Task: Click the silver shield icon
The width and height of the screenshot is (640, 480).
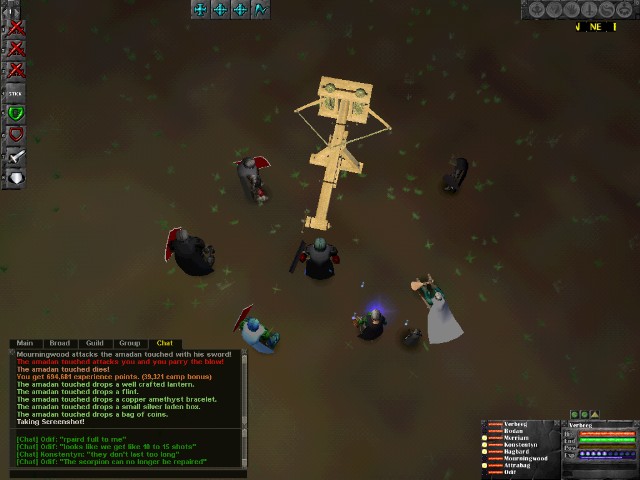Action: tap(15, 179)
